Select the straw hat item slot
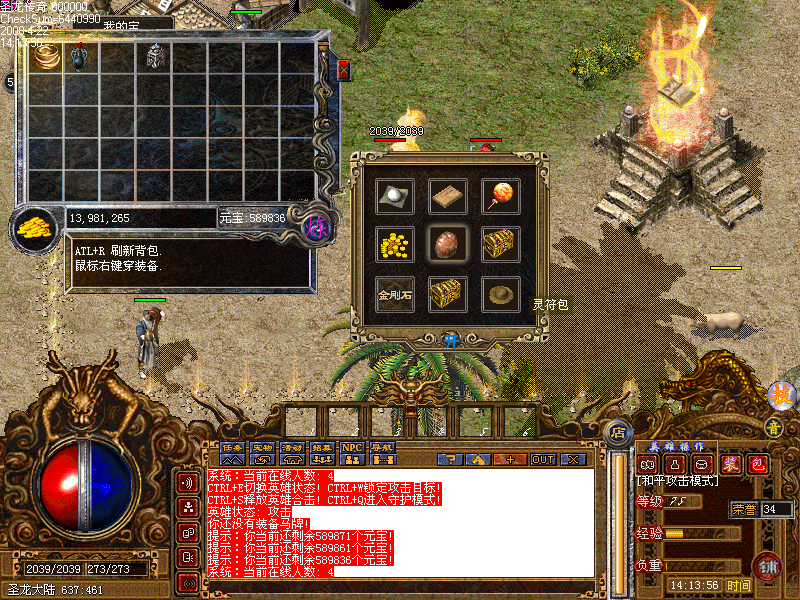Image resolution: width=800 pixels, height=600 pixels. tap(500, 293)
